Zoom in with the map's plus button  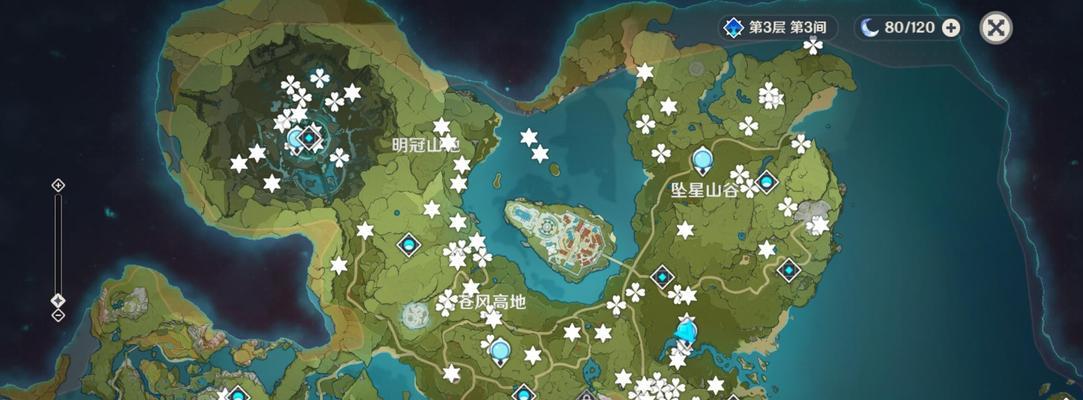[58, 185]
